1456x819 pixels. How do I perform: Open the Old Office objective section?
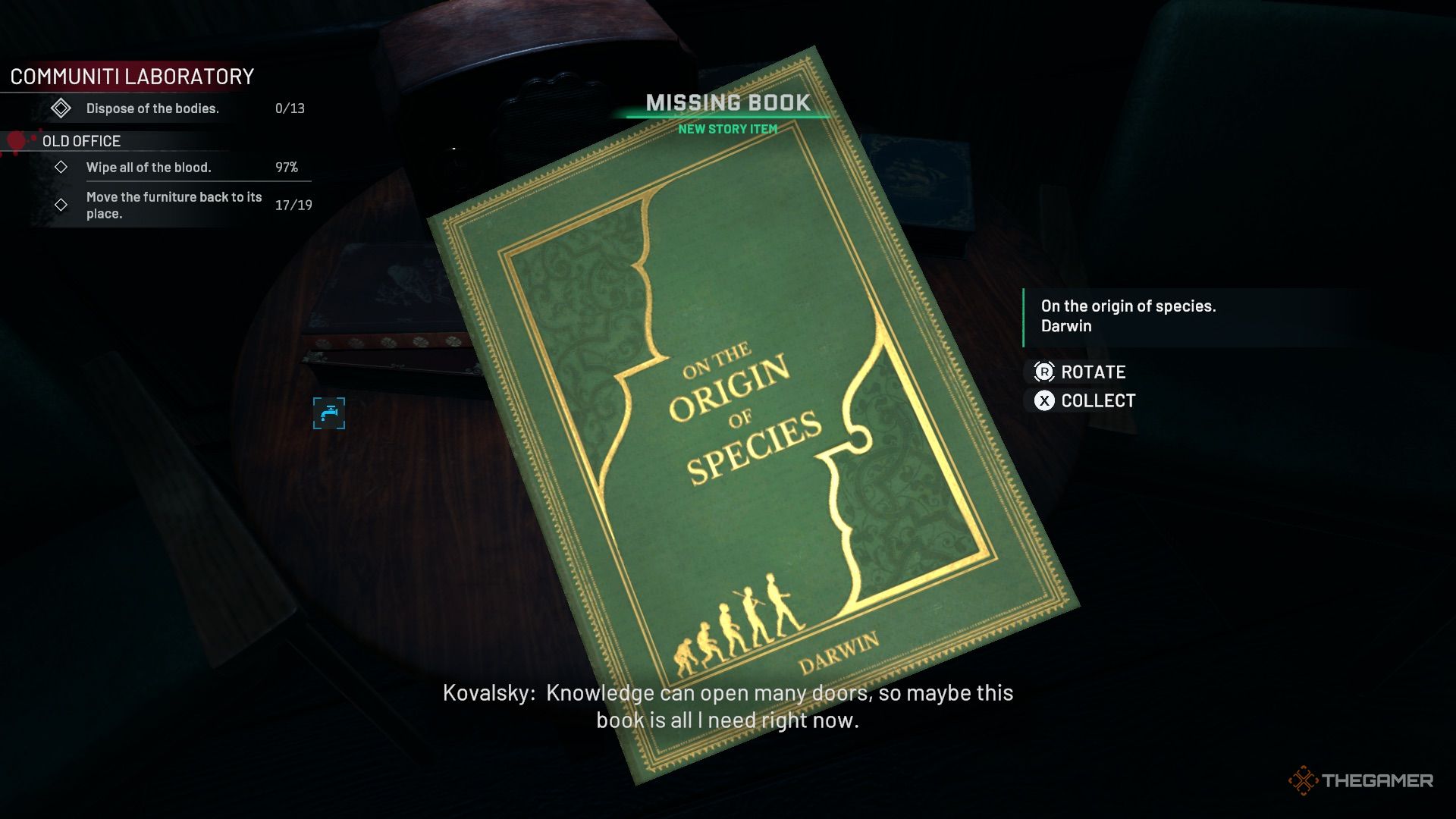(81, 141)
